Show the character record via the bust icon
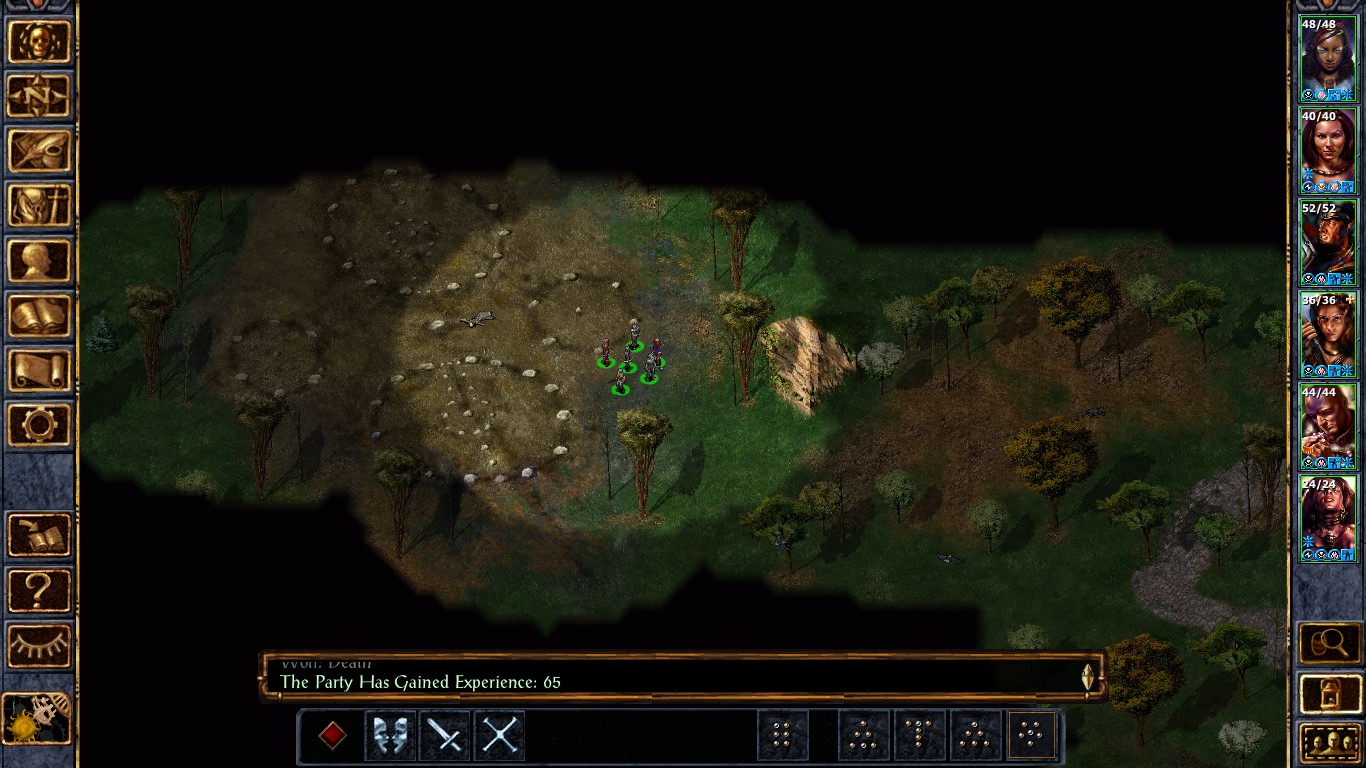 click(39, 261)
